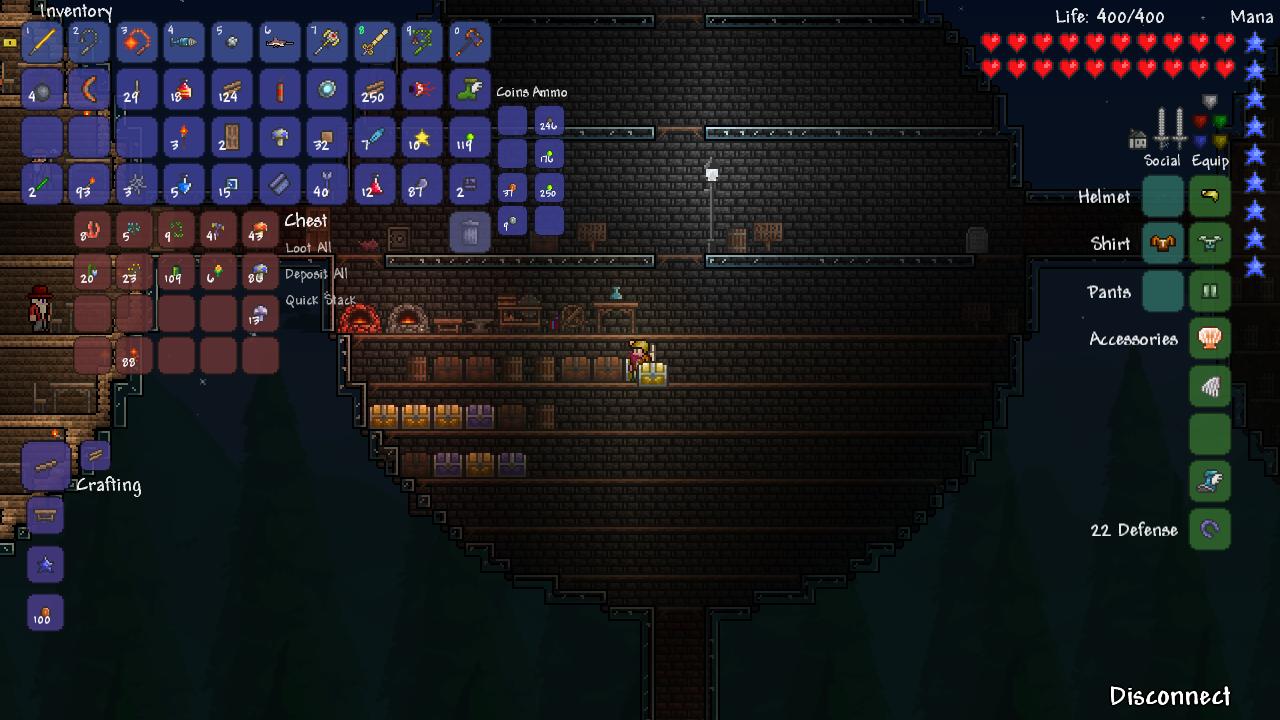Select the equipped helmet slot
This screenshot has width=1280, height=720.
[1210, 196]
